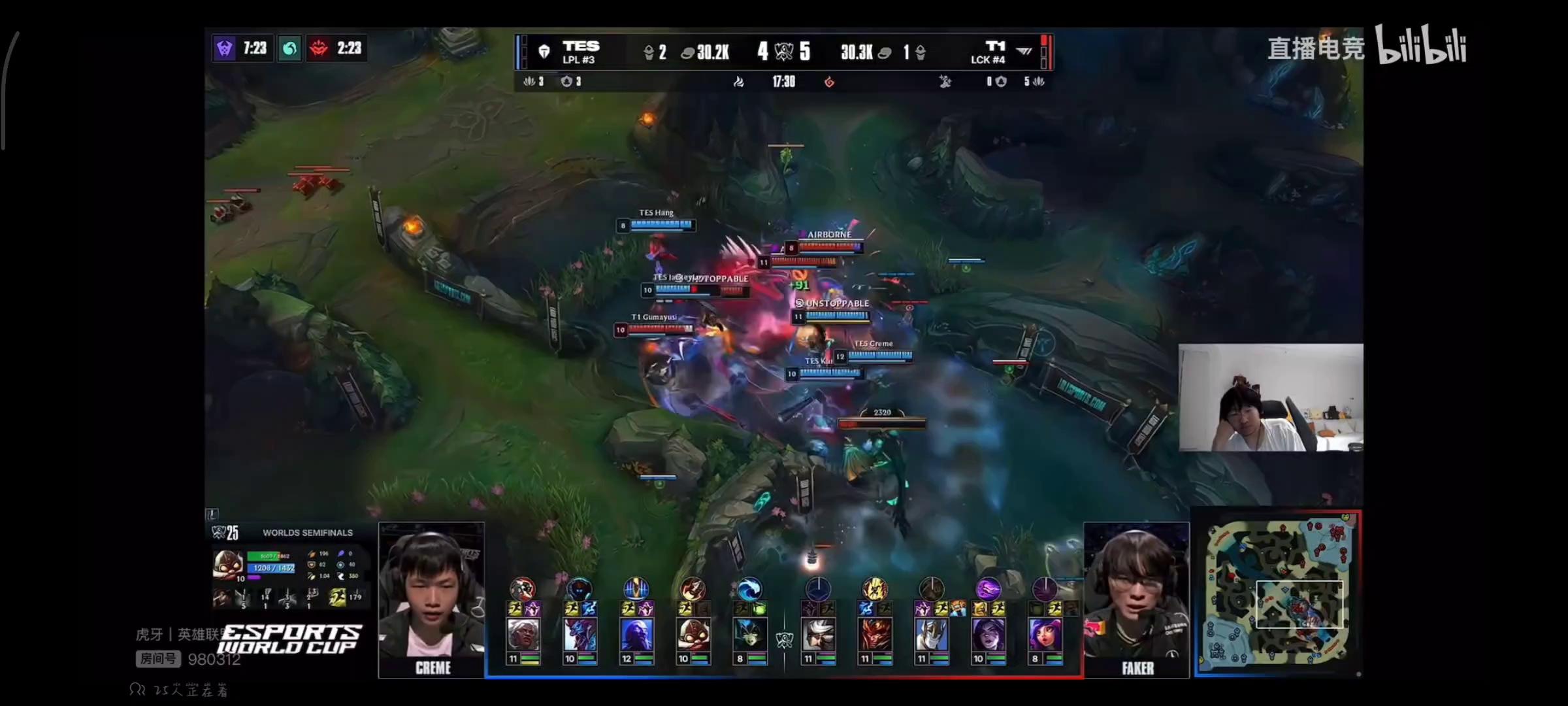The image size is (1568, 706).
Task: Choose the Kai'Sa champion portrait
Action: click(x=988, y=635)
